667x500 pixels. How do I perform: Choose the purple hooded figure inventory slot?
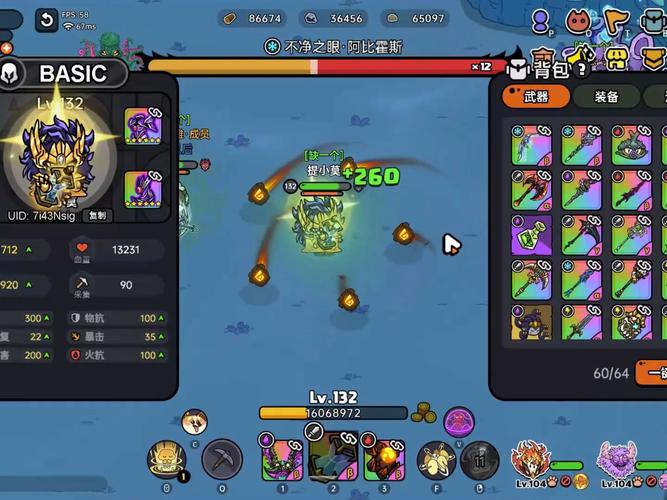(531, 322)
